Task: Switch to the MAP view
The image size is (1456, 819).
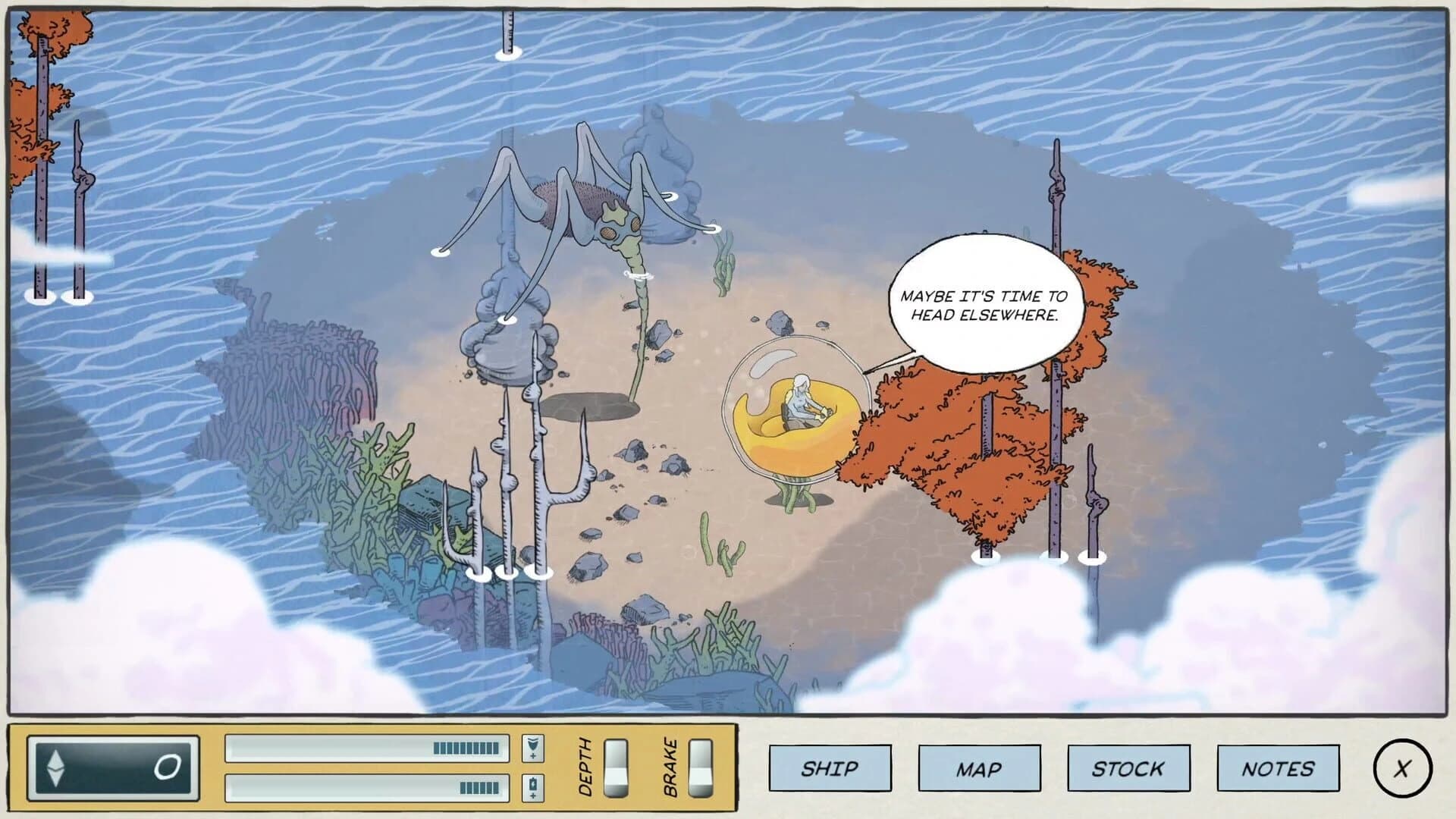Action: [x=979, y=767]
